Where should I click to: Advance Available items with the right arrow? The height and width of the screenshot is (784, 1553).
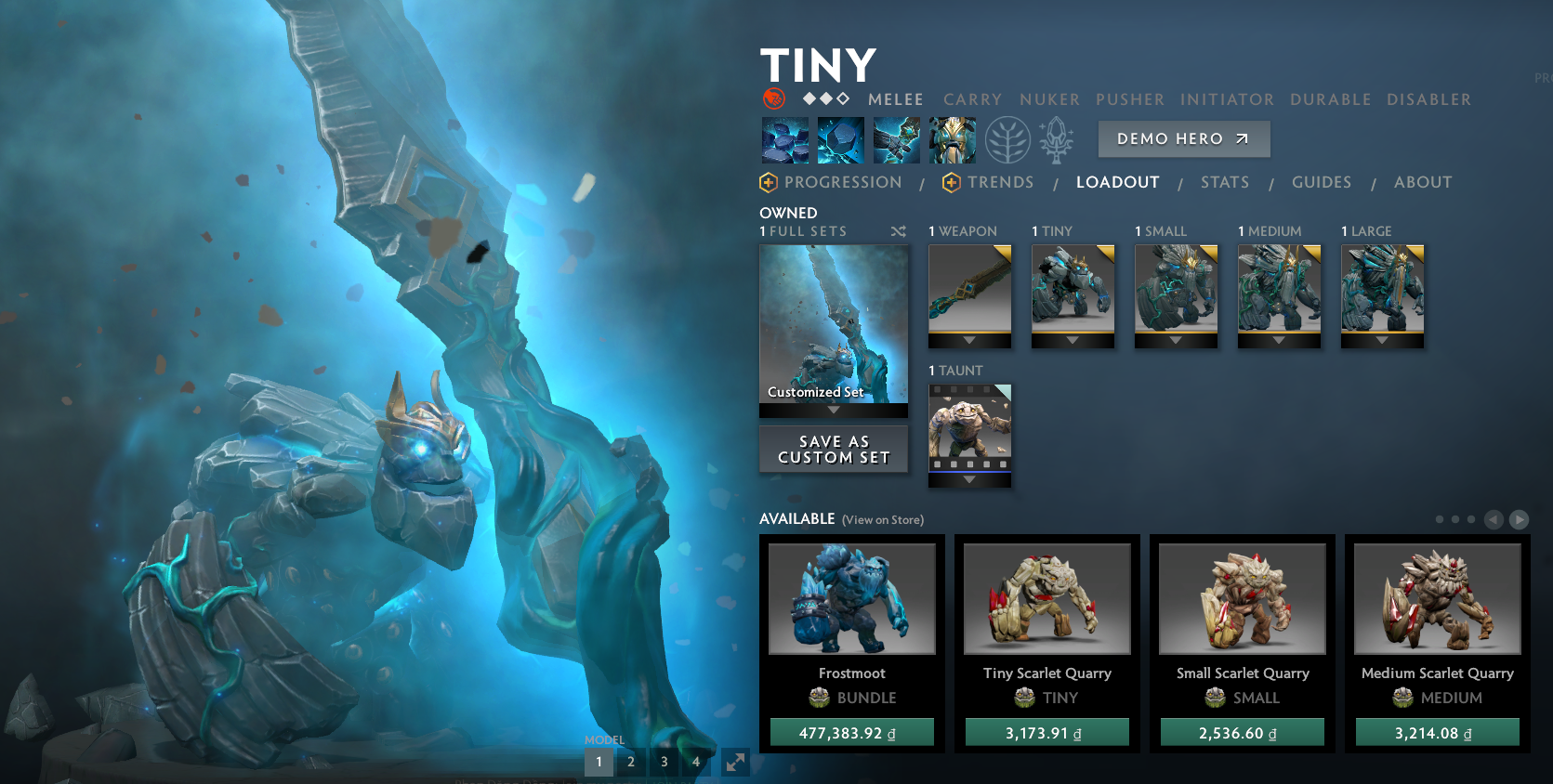point(1519,519)
